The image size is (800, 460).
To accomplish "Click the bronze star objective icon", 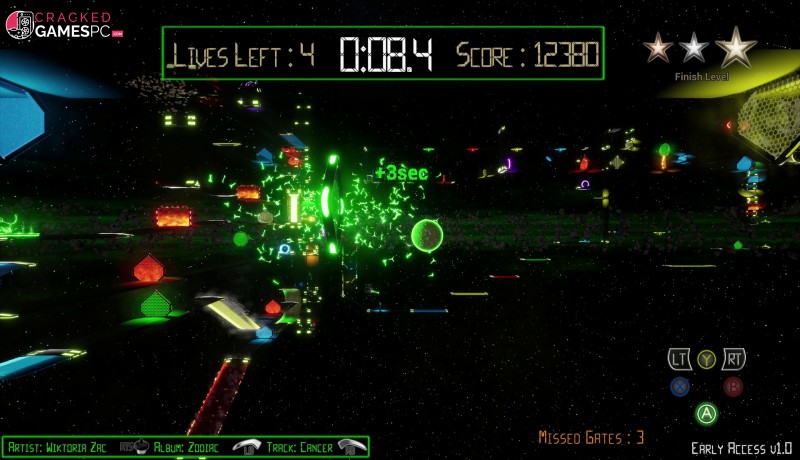I will pos(658,47).
